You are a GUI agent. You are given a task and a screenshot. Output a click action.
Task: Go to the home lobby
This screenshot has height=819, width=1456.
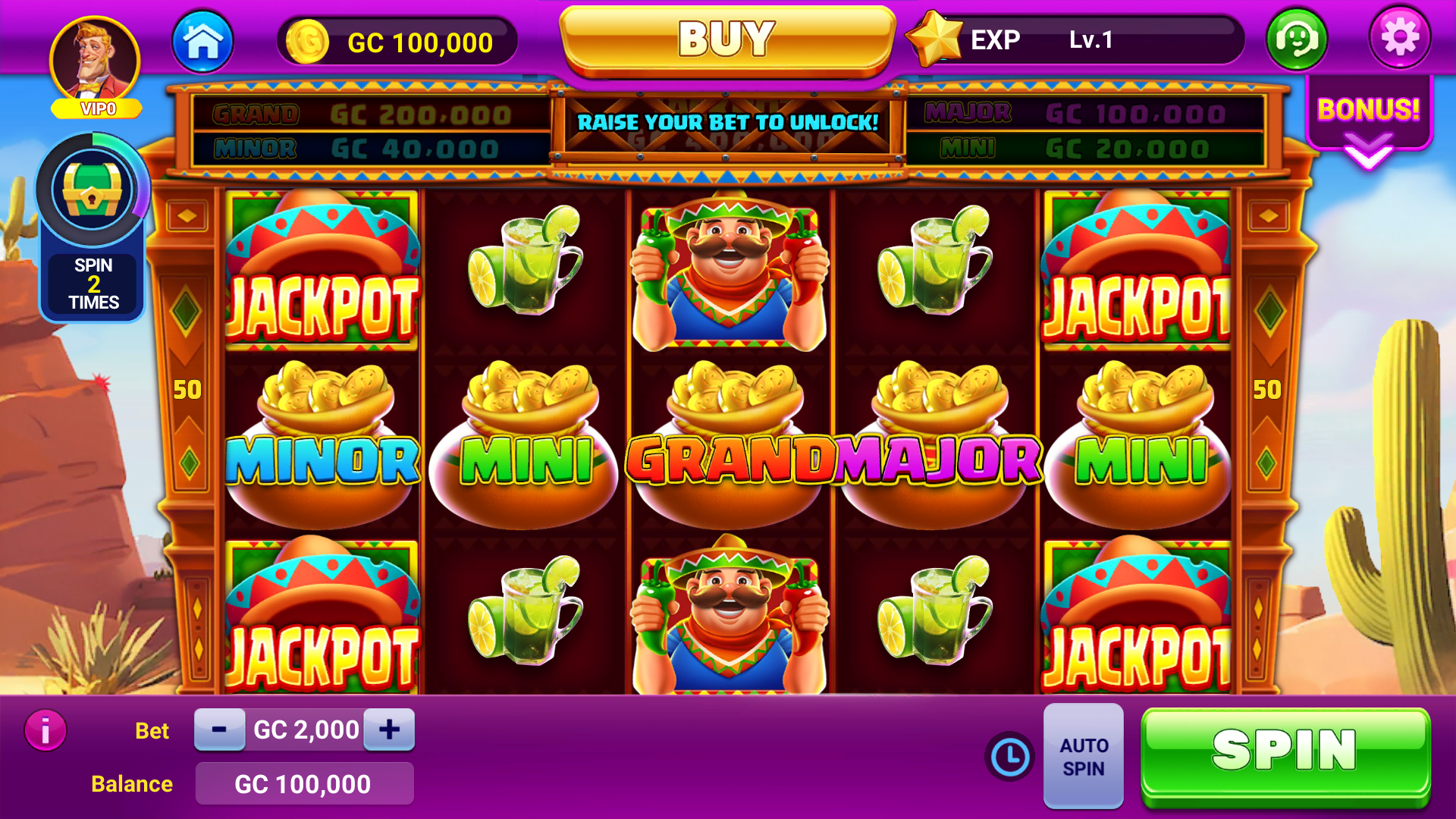click(202, 41)
